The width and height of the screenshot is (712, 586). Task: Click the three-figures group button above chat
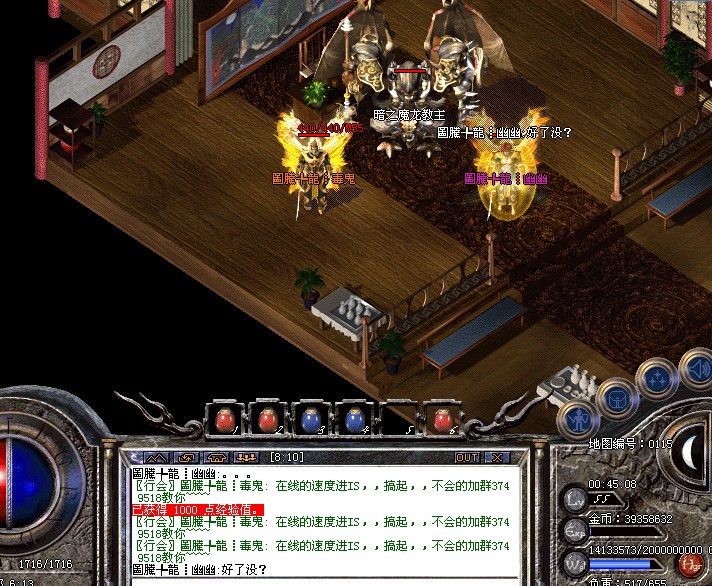246,457
